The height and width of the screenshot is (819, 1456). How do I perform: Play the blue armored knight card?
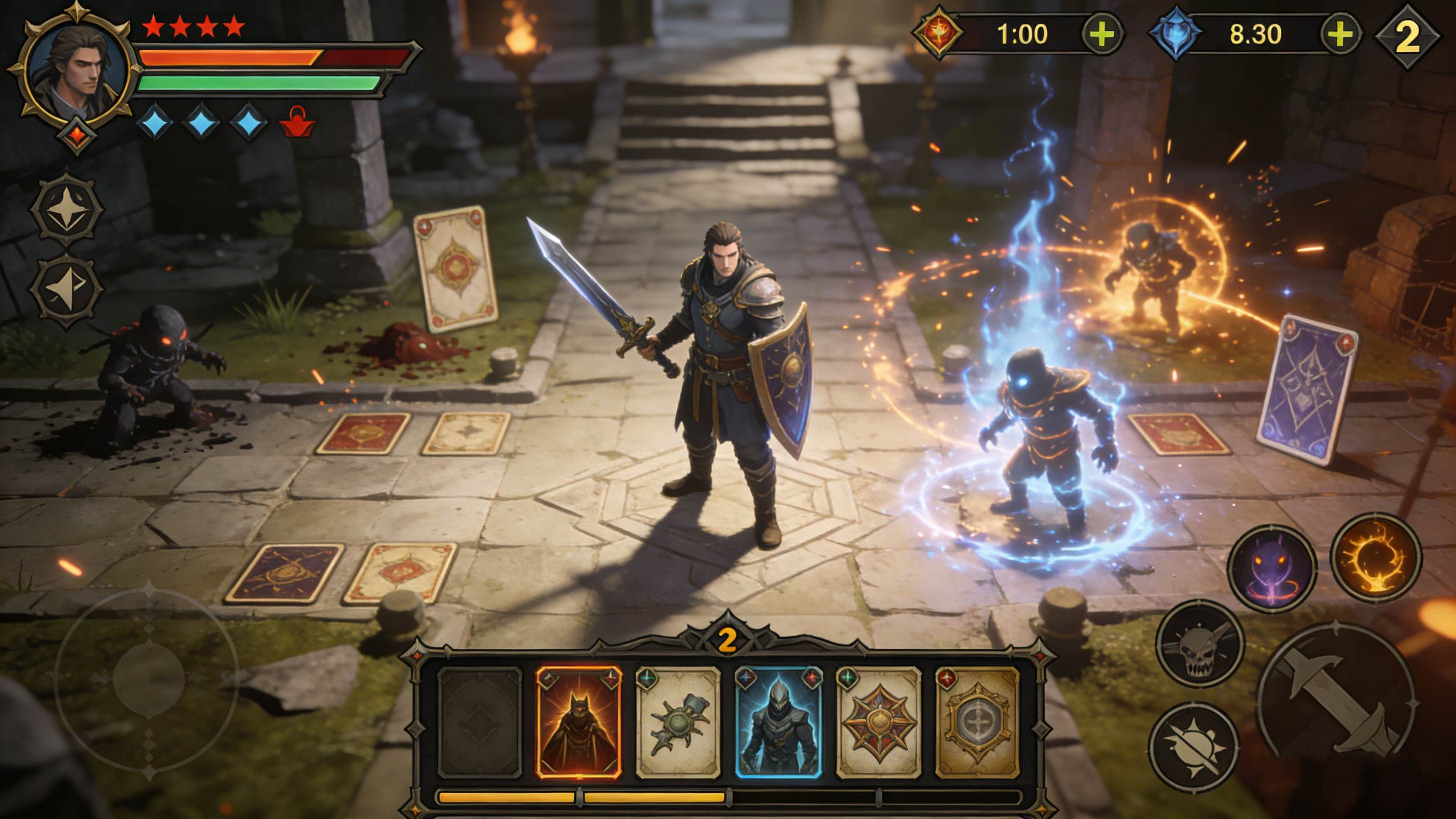[x=778, y=722]
